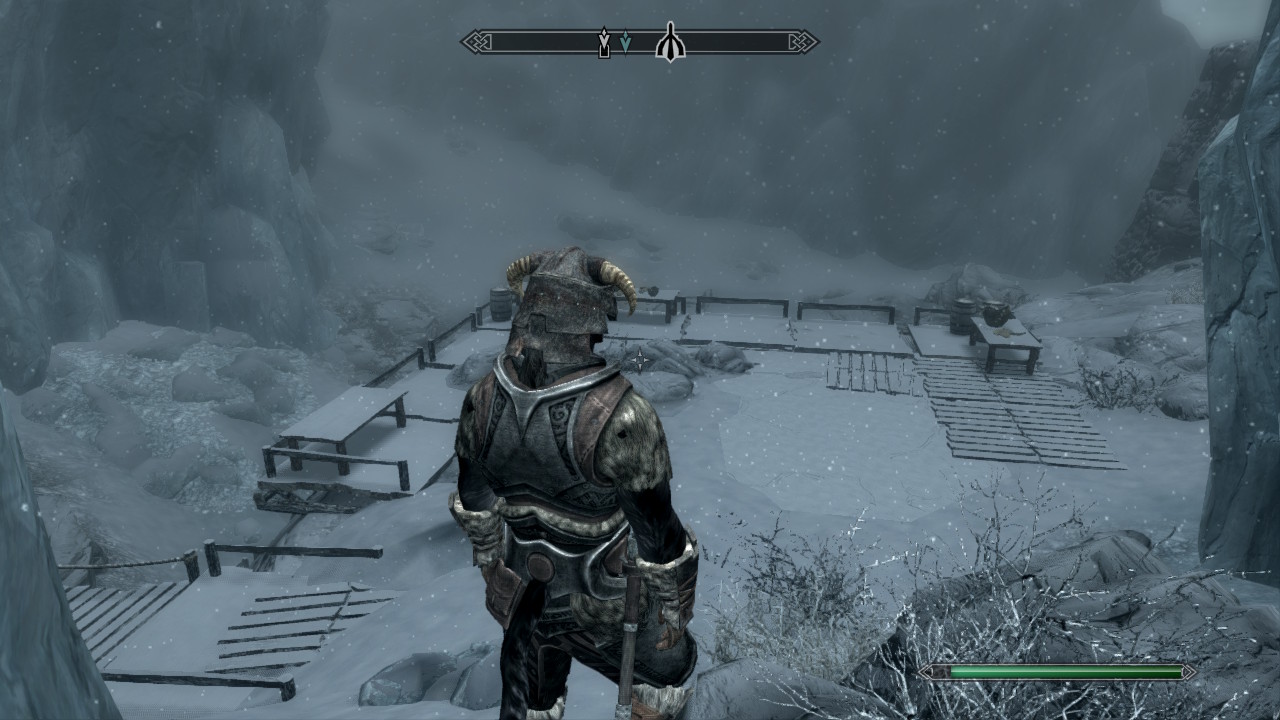Select the teal arrow marker on the compass
The height and width of the screenshot is (720, 1280).
[x=625, y=41]
